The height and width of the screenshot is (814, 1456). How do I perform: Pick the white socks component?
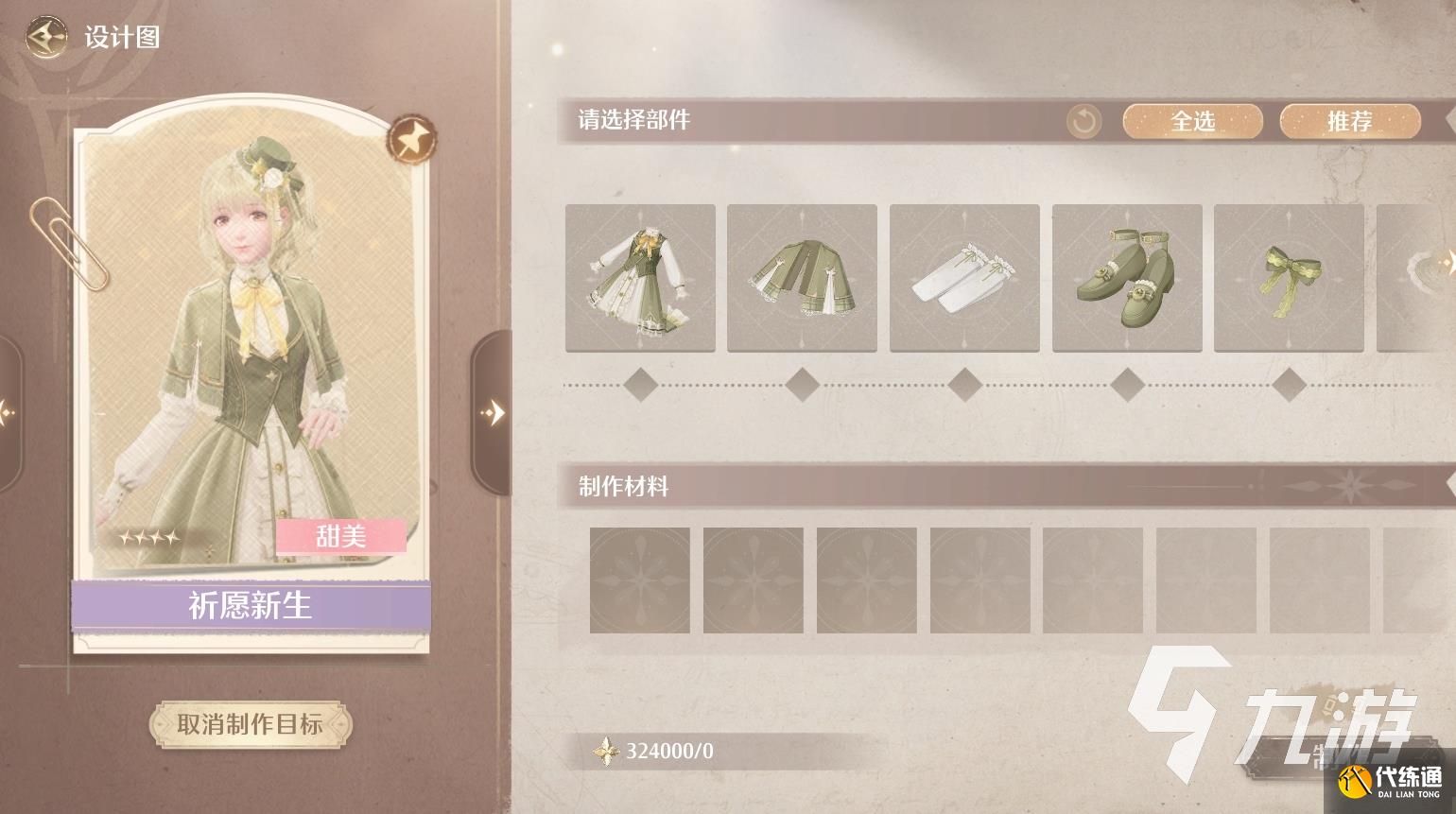click(x=964, y=278)
